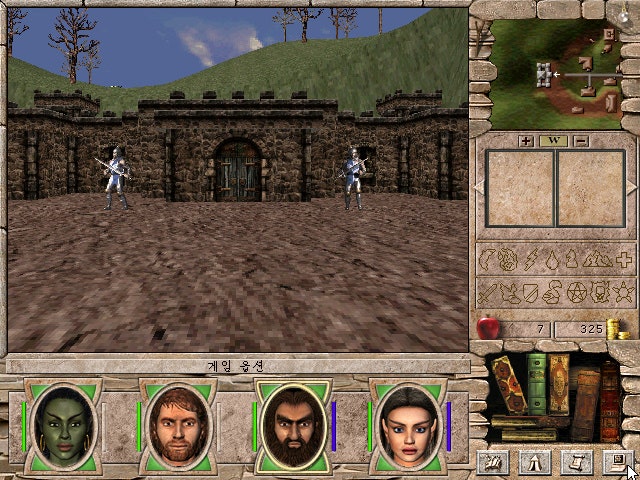
Task: Click the rest tent button
Action: click(x=532, y=461)
